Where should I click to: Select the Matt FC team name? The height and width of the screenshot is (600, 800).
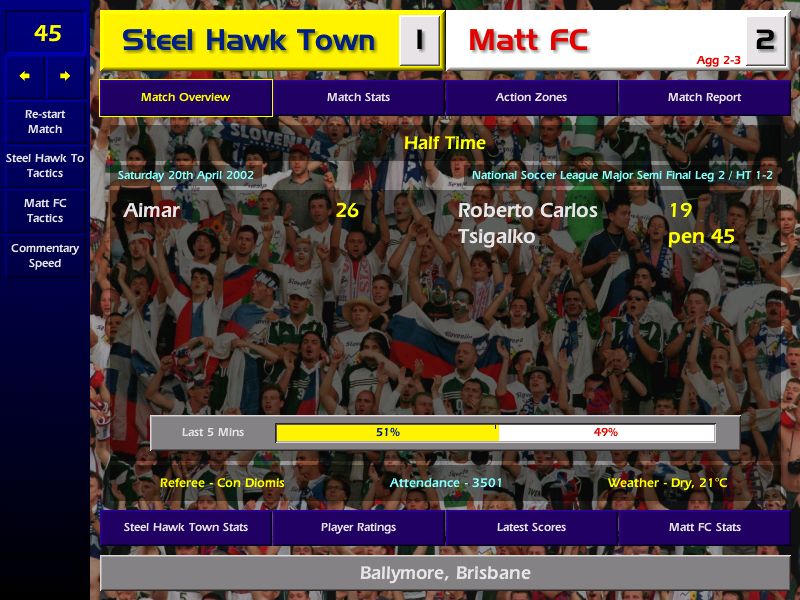[x=528, y=41]
